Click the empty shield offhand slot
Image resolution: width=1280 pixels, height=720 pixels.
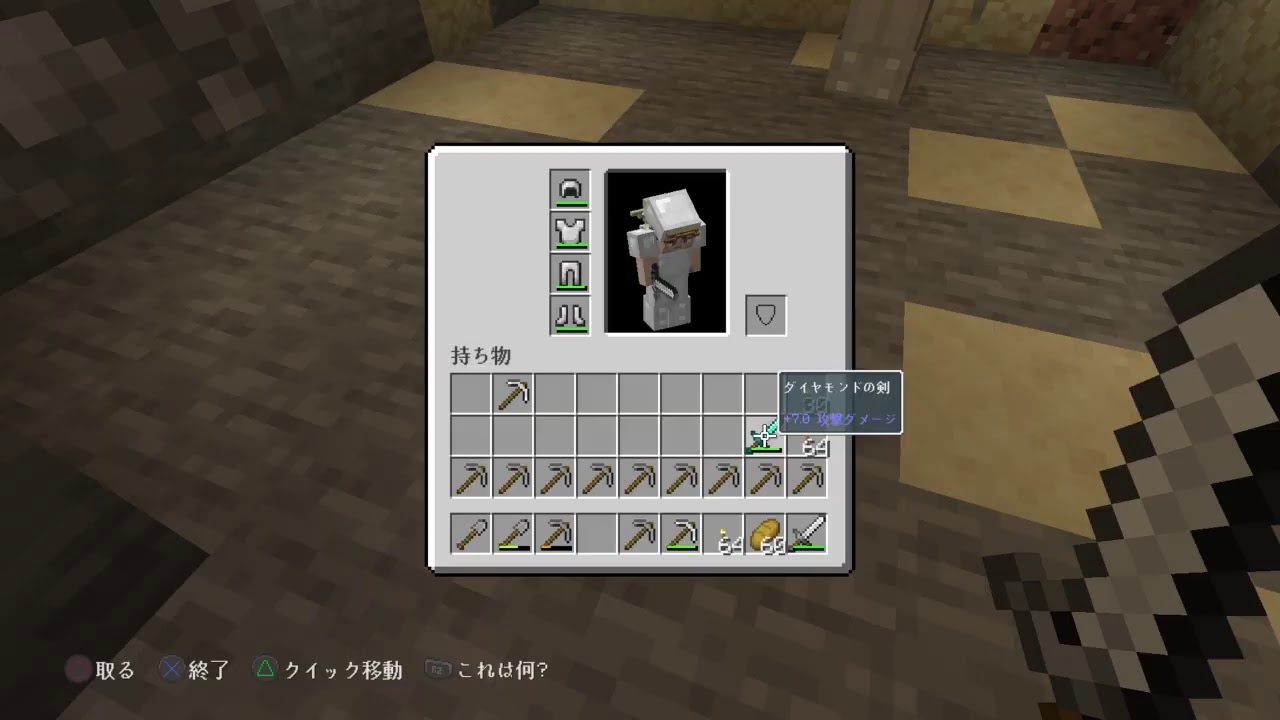[x=765, y=314]
